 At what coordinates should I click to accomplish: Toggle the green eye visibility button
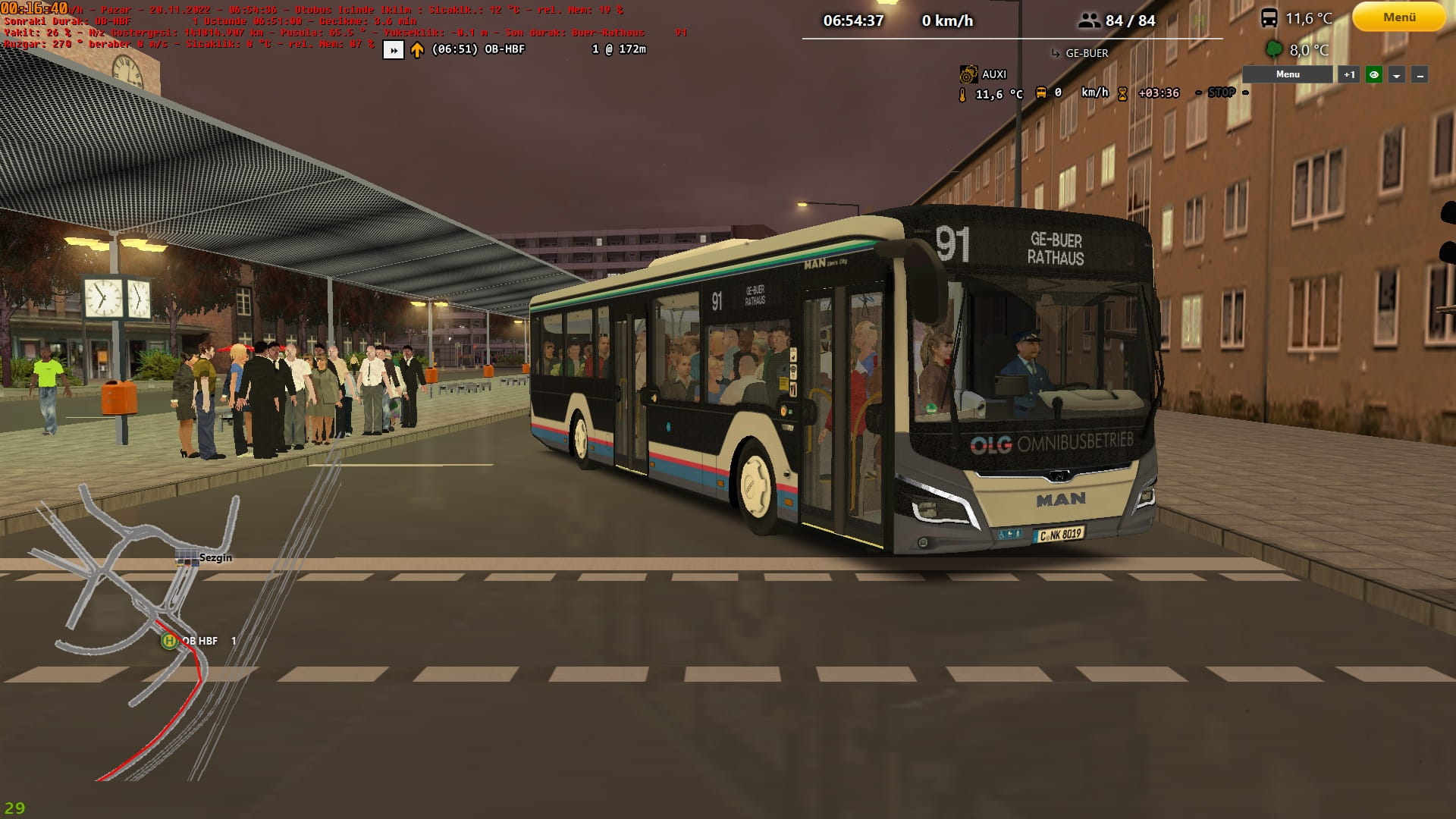coord(1373,74)
